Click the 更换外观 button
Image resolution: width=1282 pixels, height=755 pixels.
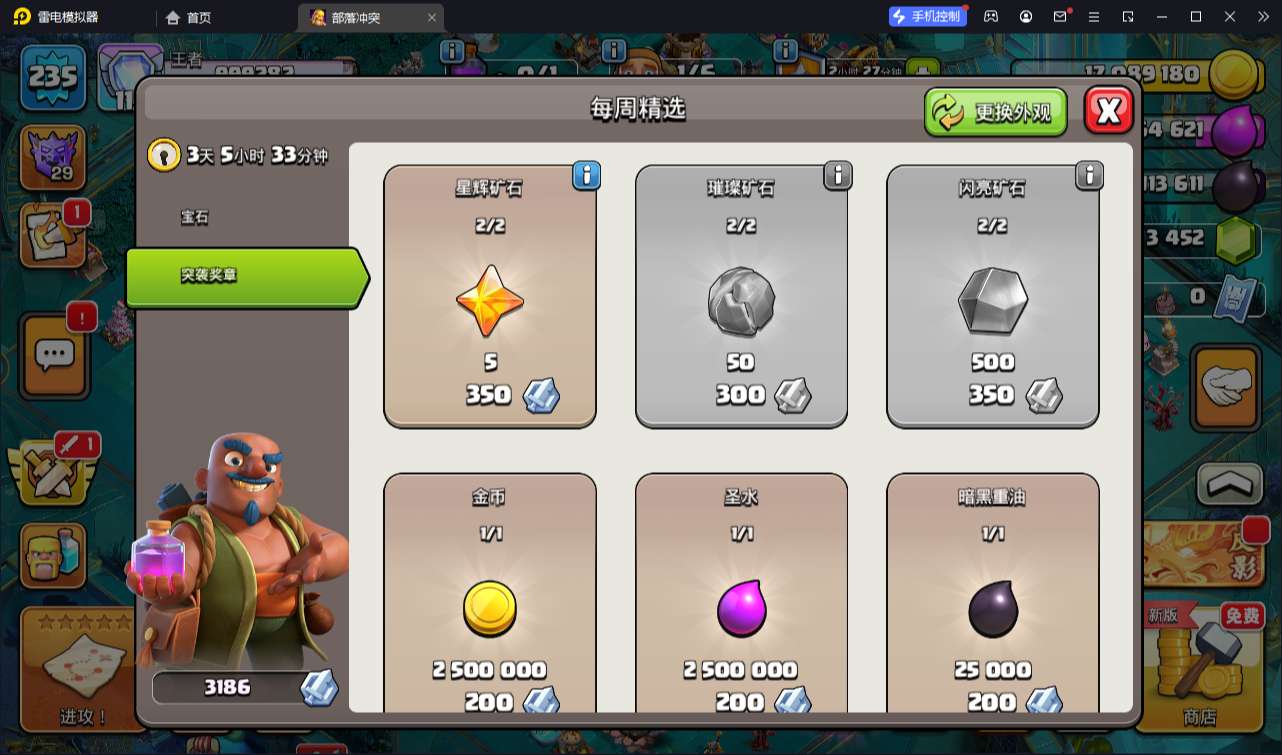point(995,112)
